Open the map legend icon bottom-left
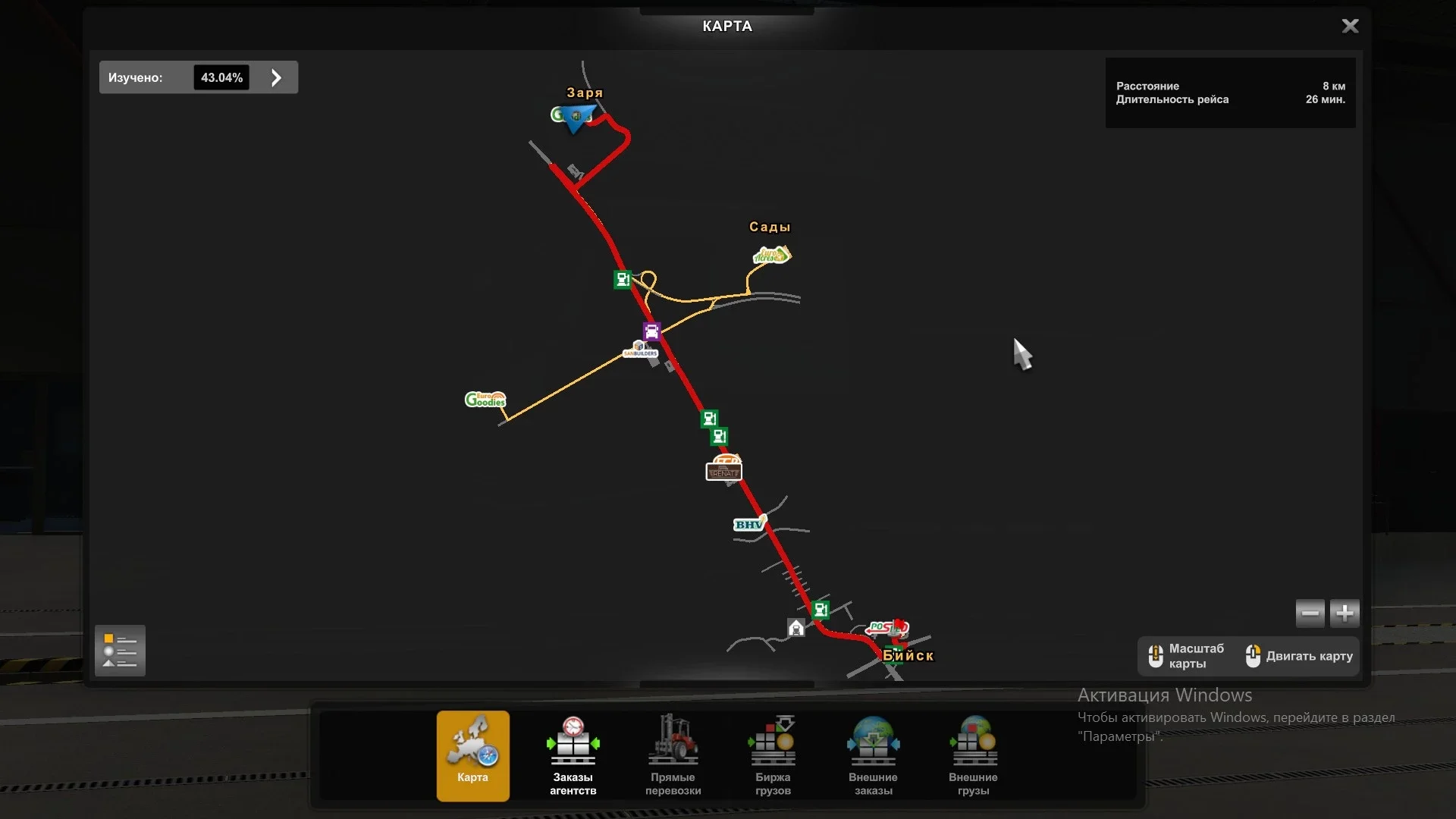The height and width of the screenshot is (819, 1456). [120, 650]
